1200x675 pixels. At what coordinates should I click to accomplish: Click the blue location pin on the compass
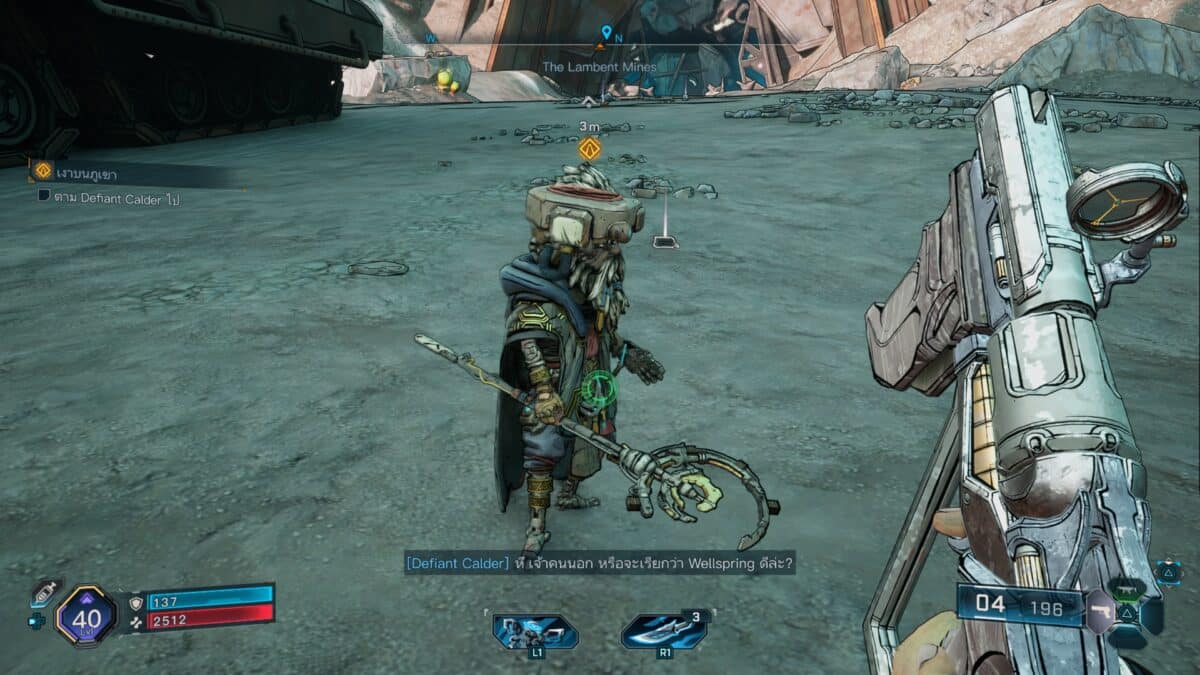click(x=606, y=33)
